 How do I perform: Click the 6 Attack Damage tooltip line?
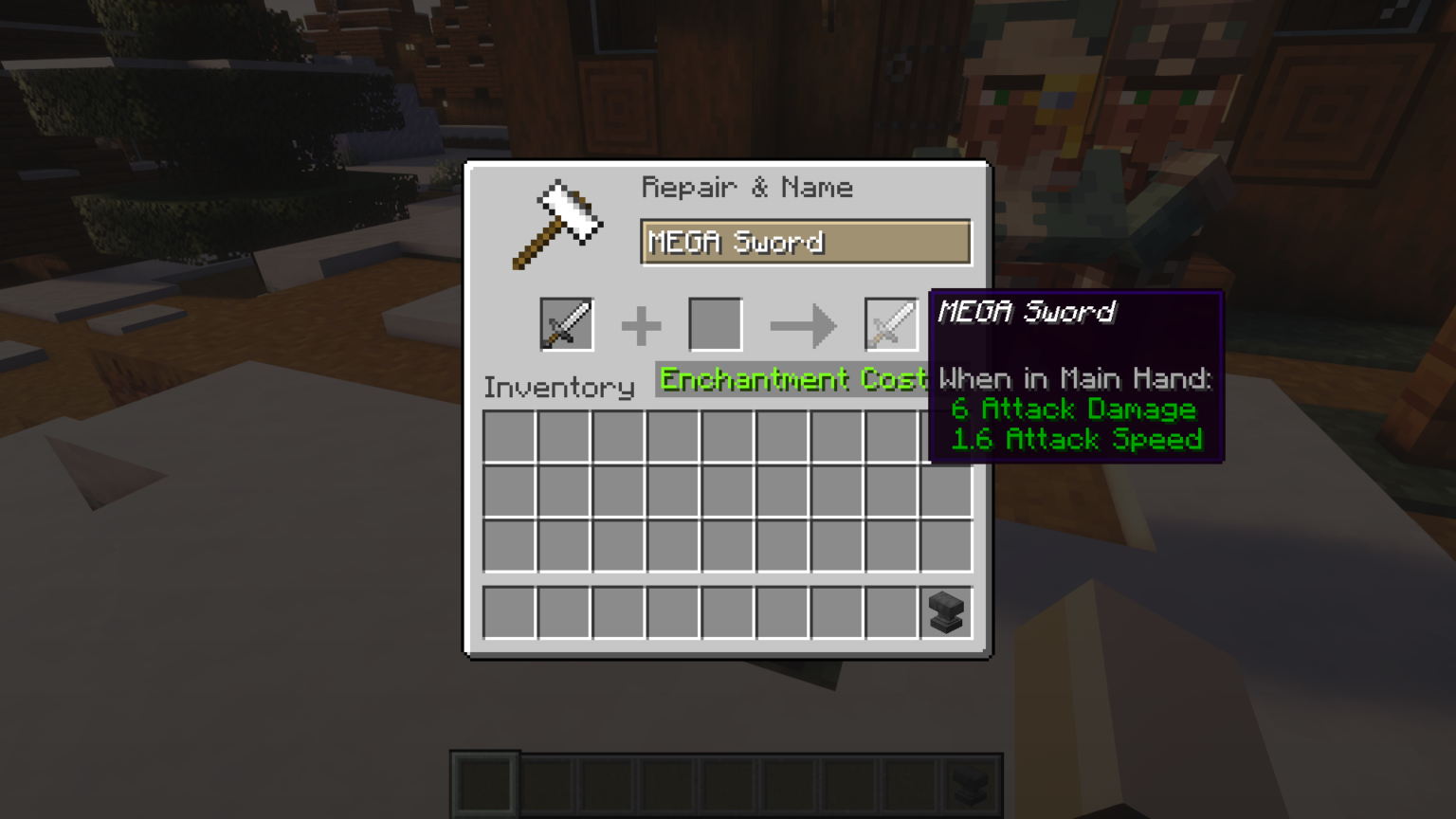coord(1072,409)
